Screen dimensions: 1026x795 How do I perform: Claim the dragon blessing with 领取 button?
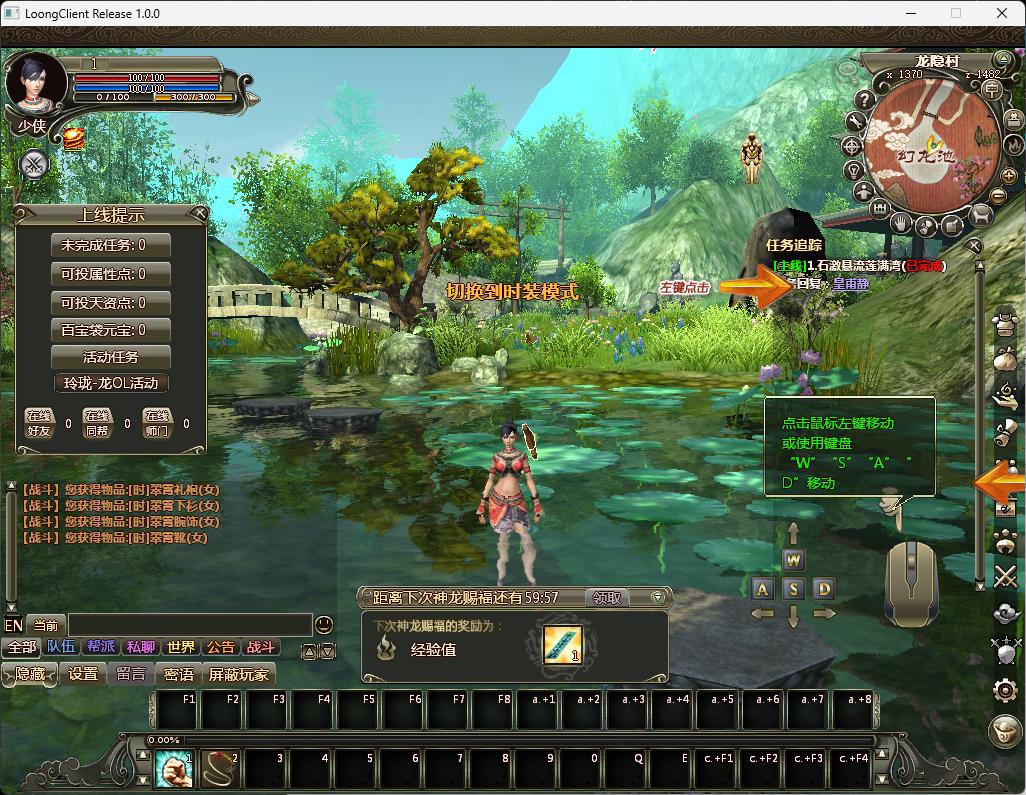coord(608,597)
